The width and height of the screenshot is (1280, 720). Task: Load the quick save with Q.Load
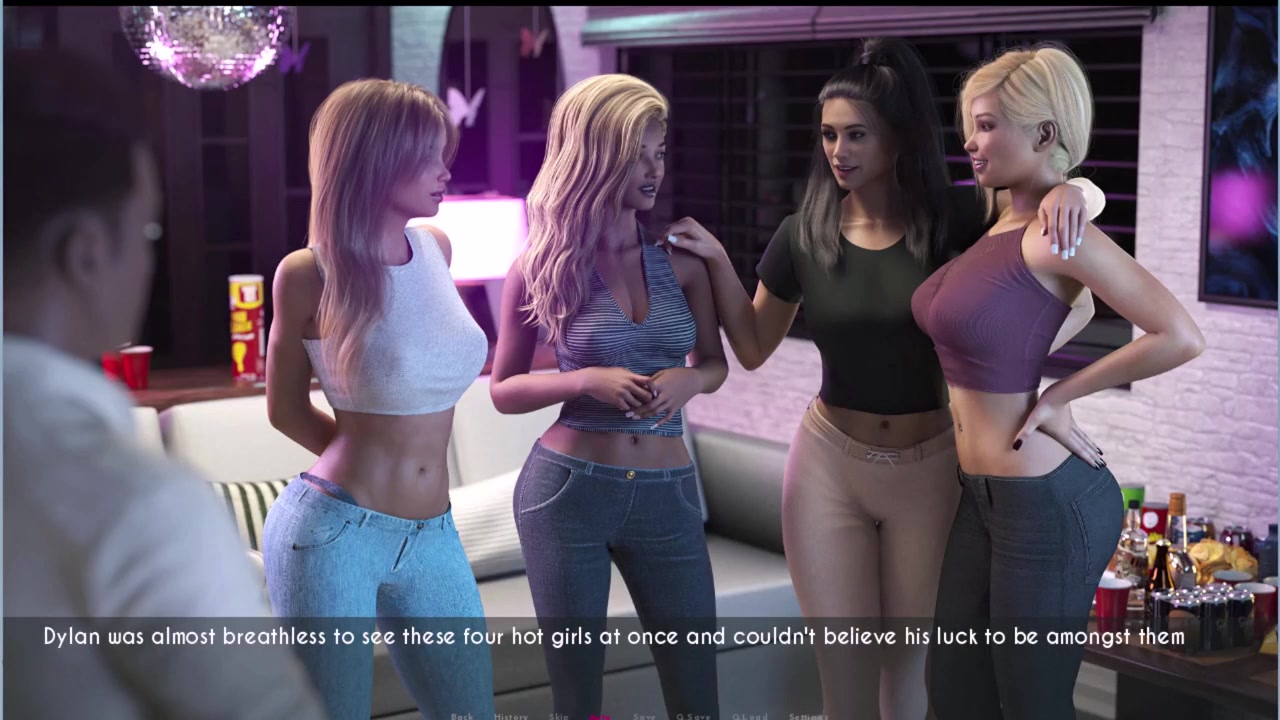750,716
